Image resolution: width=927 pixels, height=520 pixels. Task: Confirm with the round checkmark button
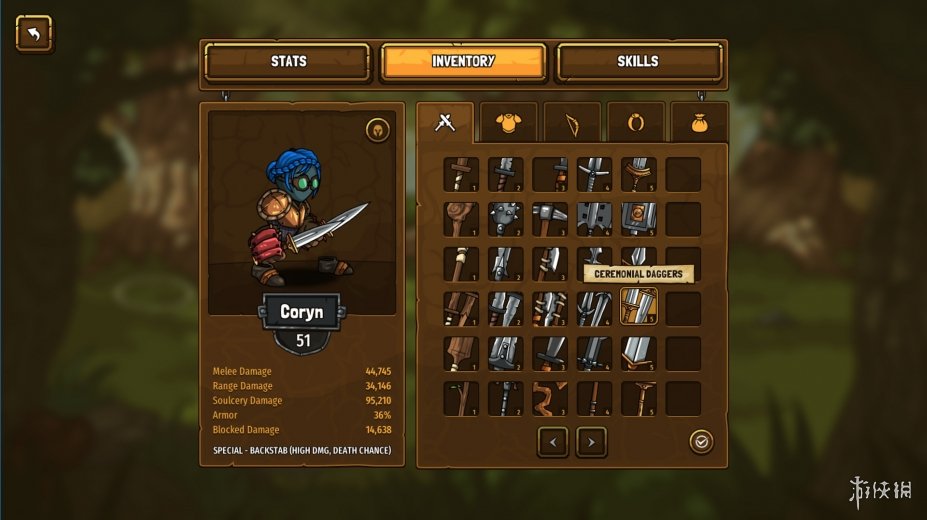(x=701, y=441)
